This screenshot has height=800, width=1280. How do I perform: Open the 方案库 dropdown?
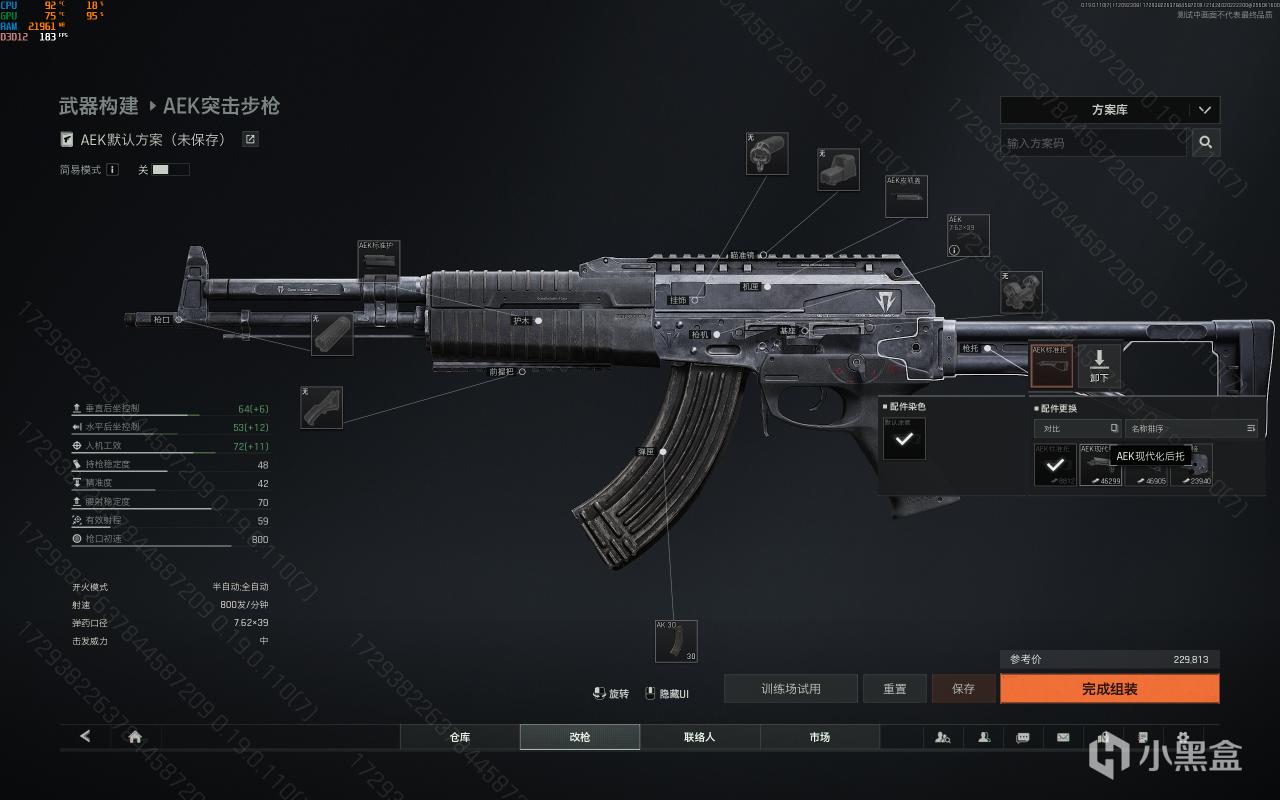point(1110,110)
